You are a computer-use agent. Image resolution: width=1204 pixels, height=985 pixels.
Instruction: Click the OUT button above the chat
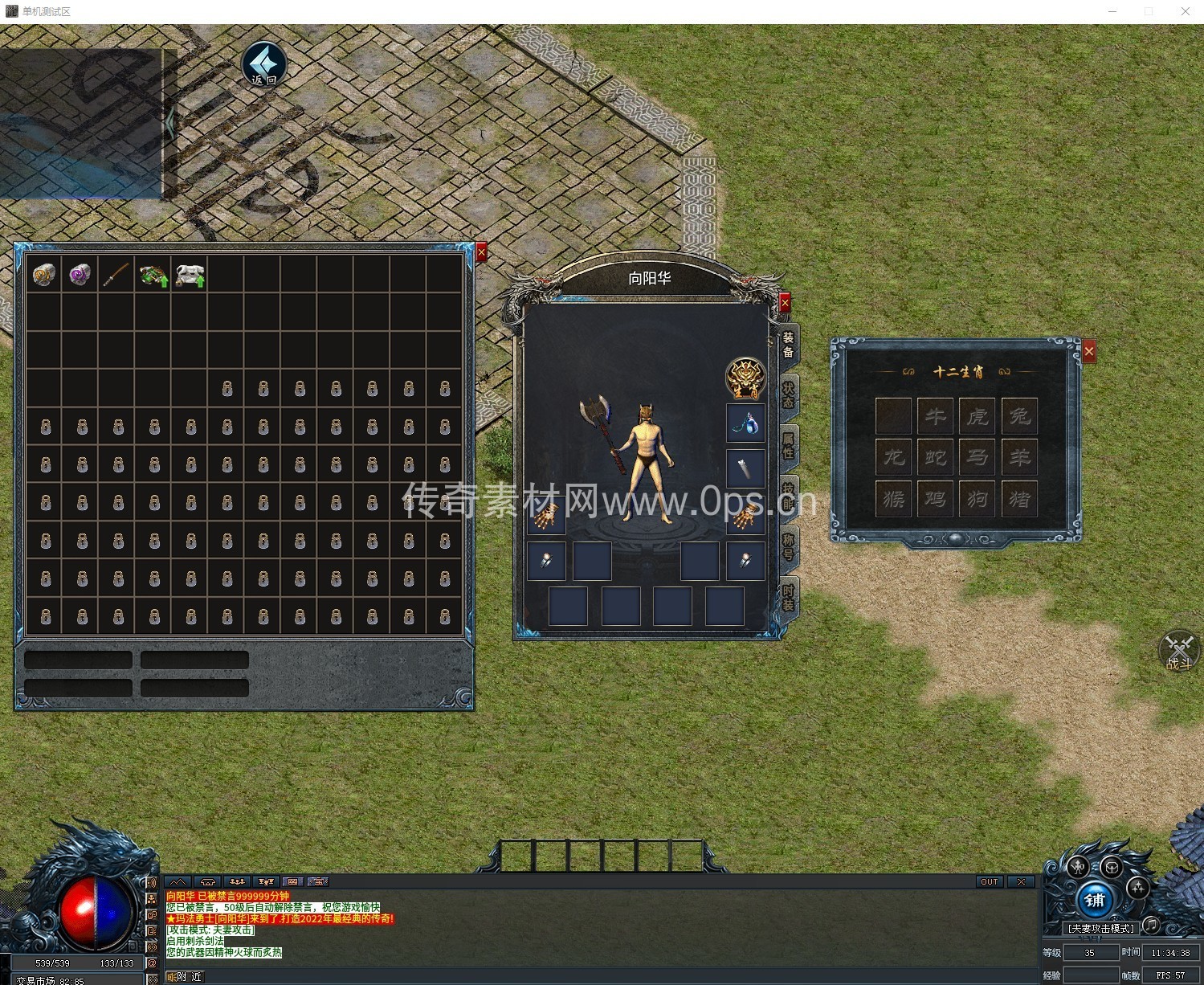(989, 881)
